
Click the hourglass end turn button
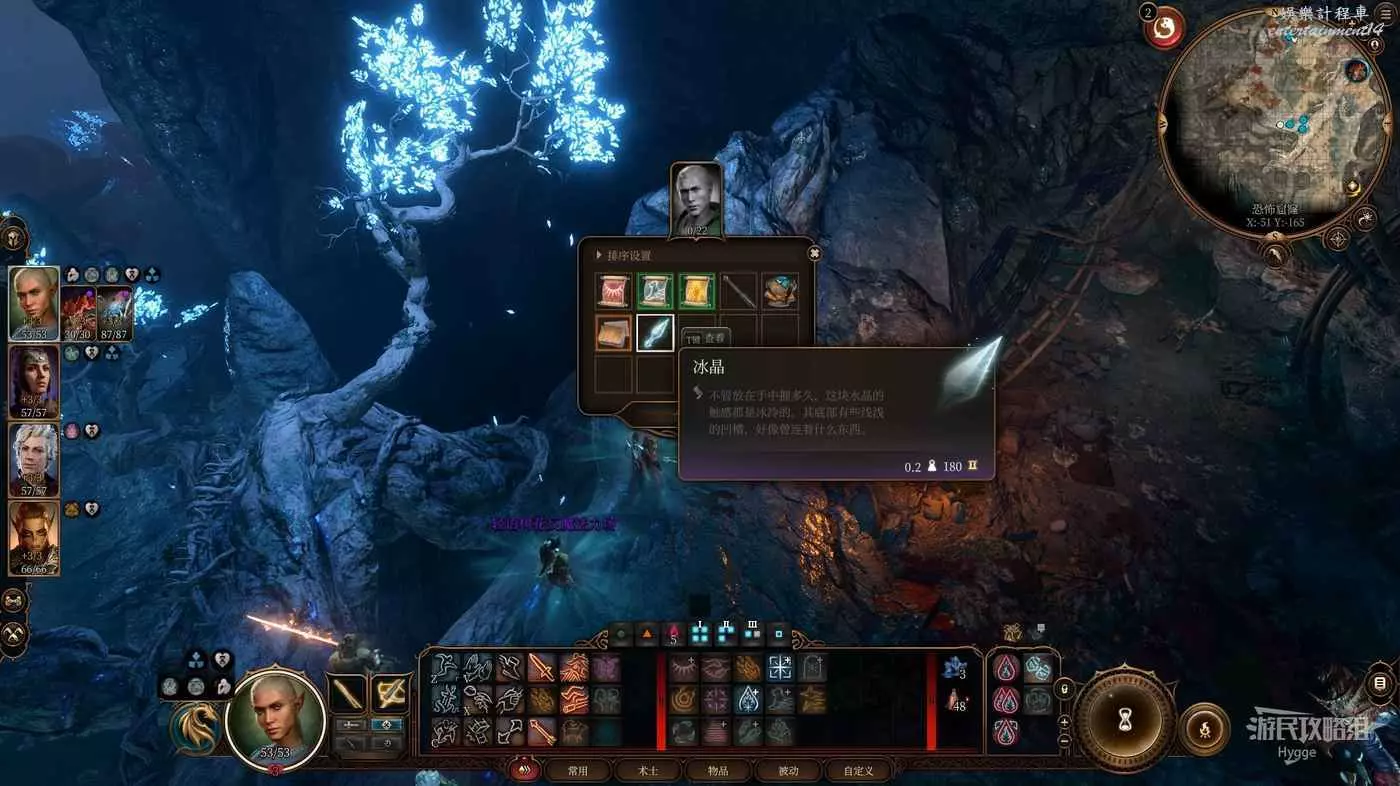tap(1125, 719)
